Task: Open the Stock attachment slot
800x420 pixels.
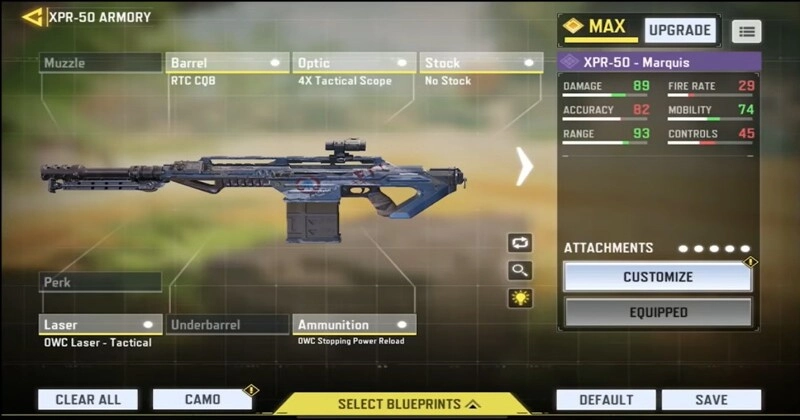Action: pos(481,63)
